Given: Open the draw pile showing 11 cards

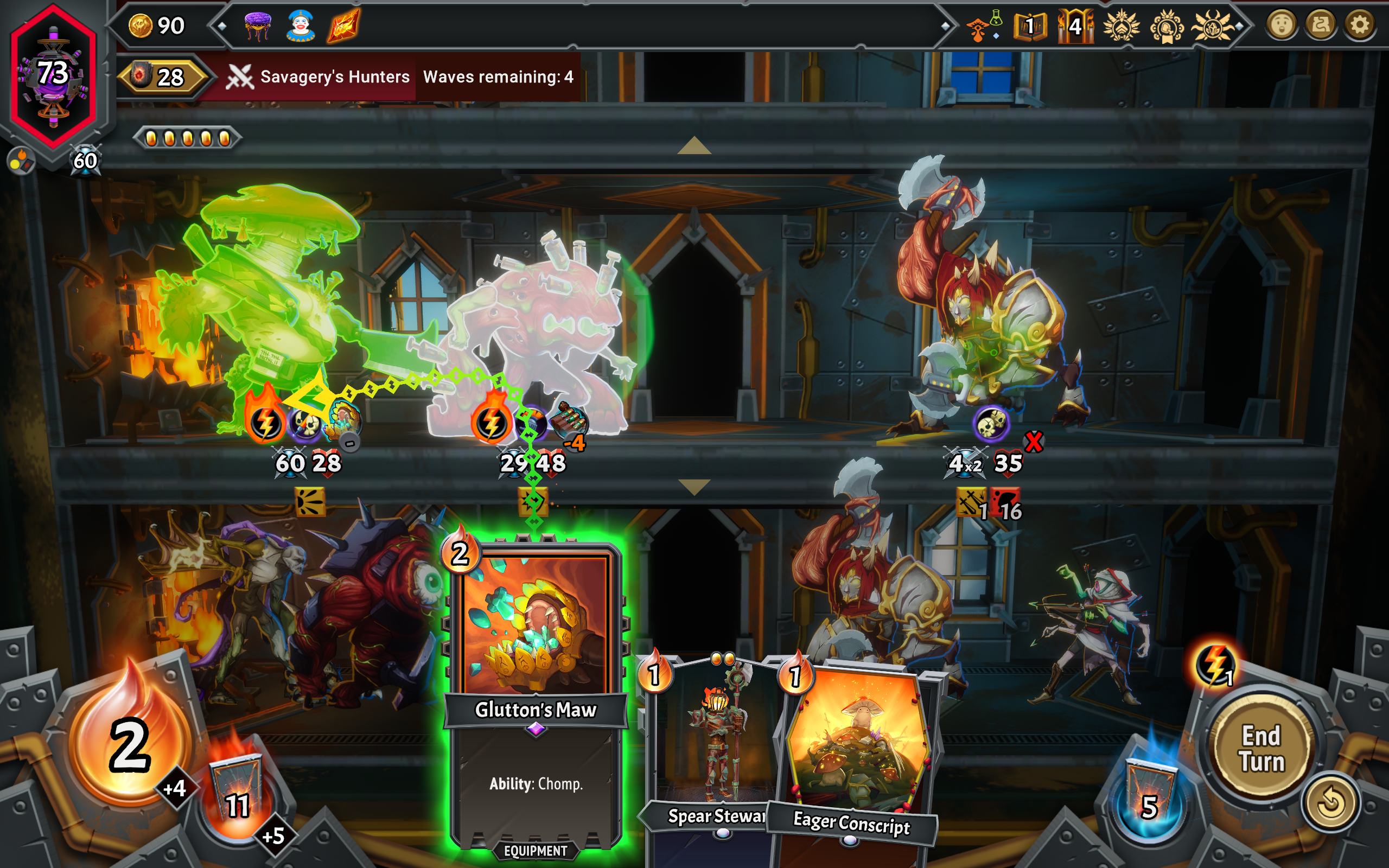Looking at the screenshot, I should click(237, 797).
